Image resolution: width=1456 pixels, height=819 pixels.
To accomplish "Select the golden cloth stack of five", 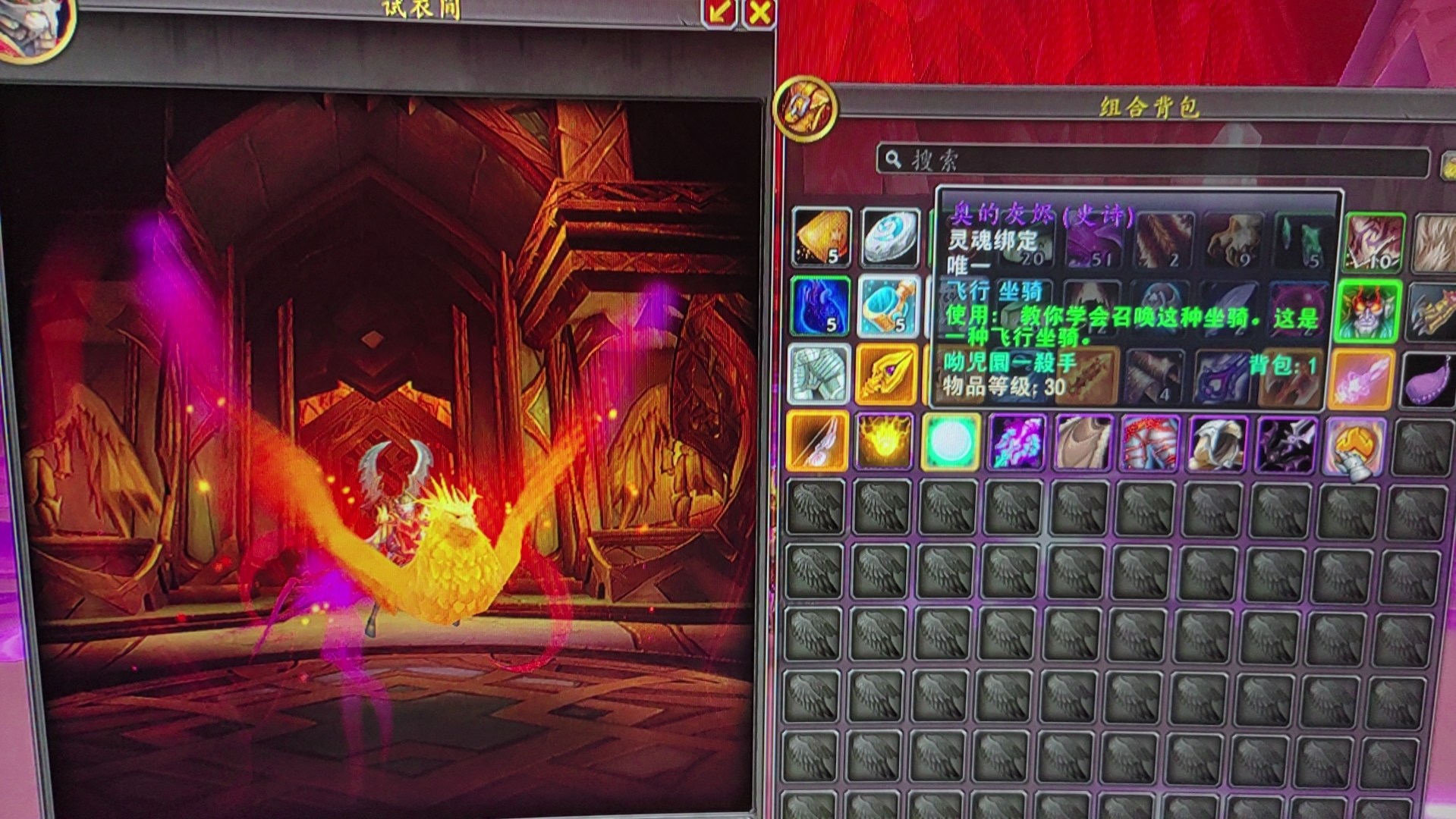I will point(821,237).
